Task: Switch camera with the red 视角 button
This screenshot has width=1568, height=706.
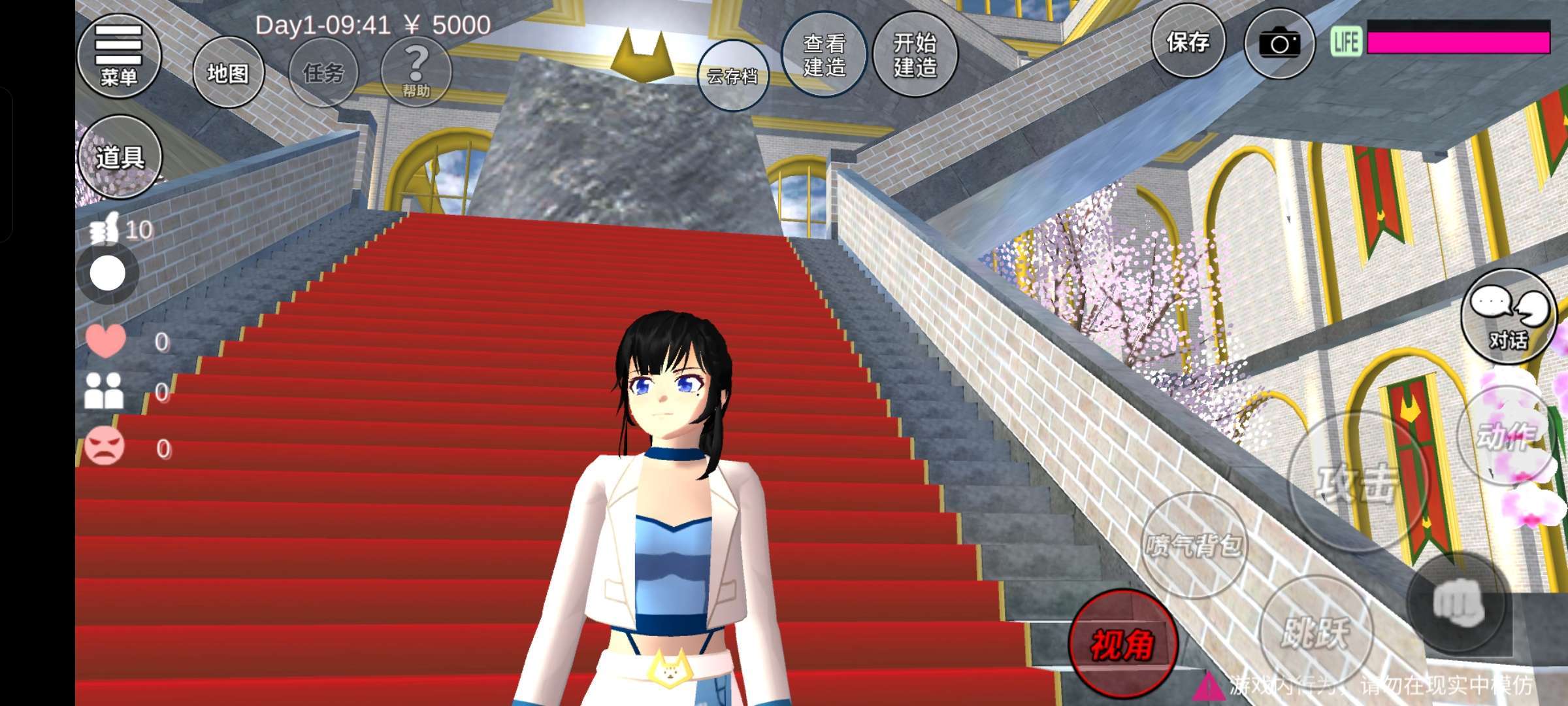Action: 1122,644
